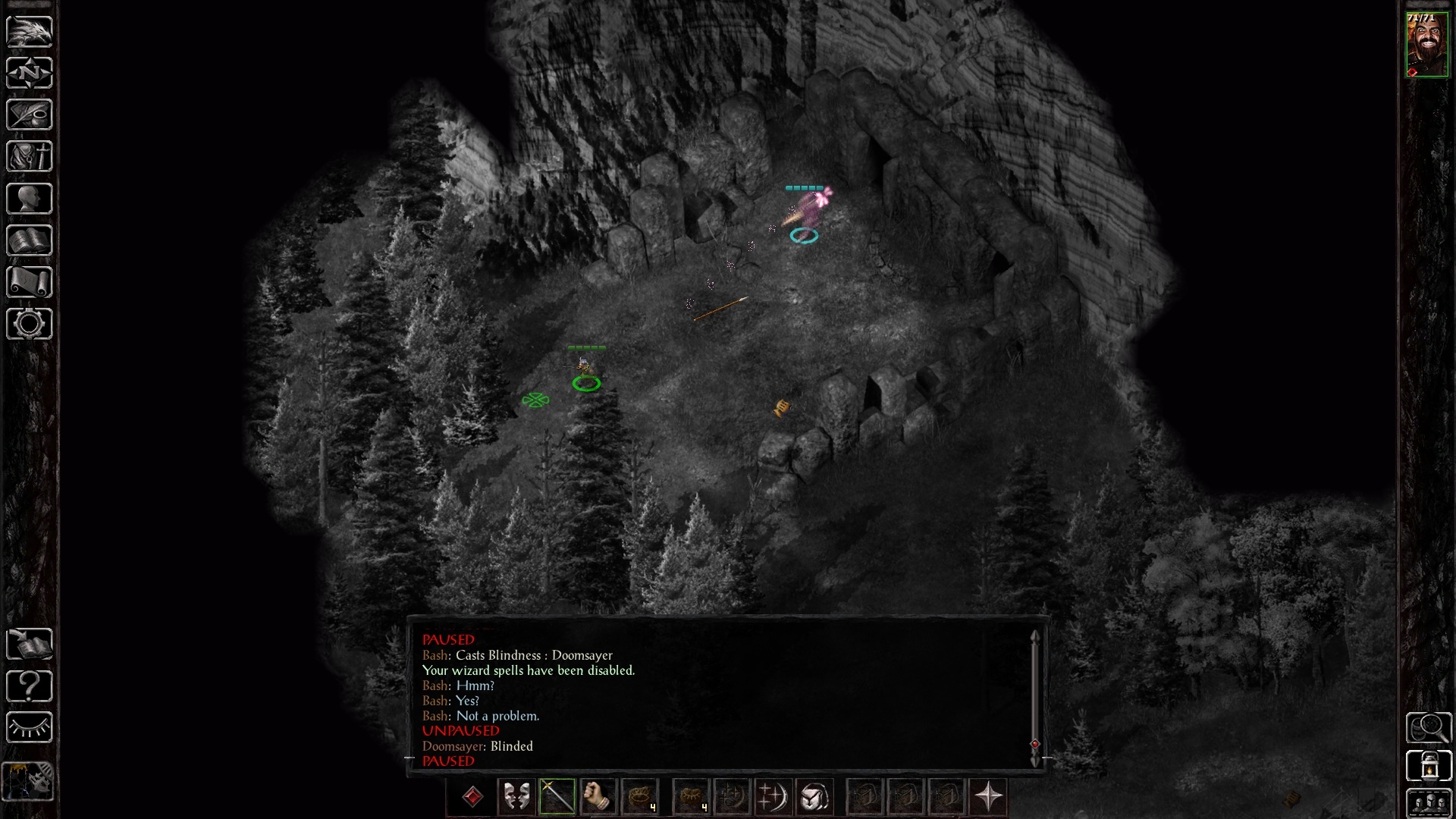The height and width of the screenshot is (819, 1456).
Task: Show the character record sheet
Action: (30, 199)
